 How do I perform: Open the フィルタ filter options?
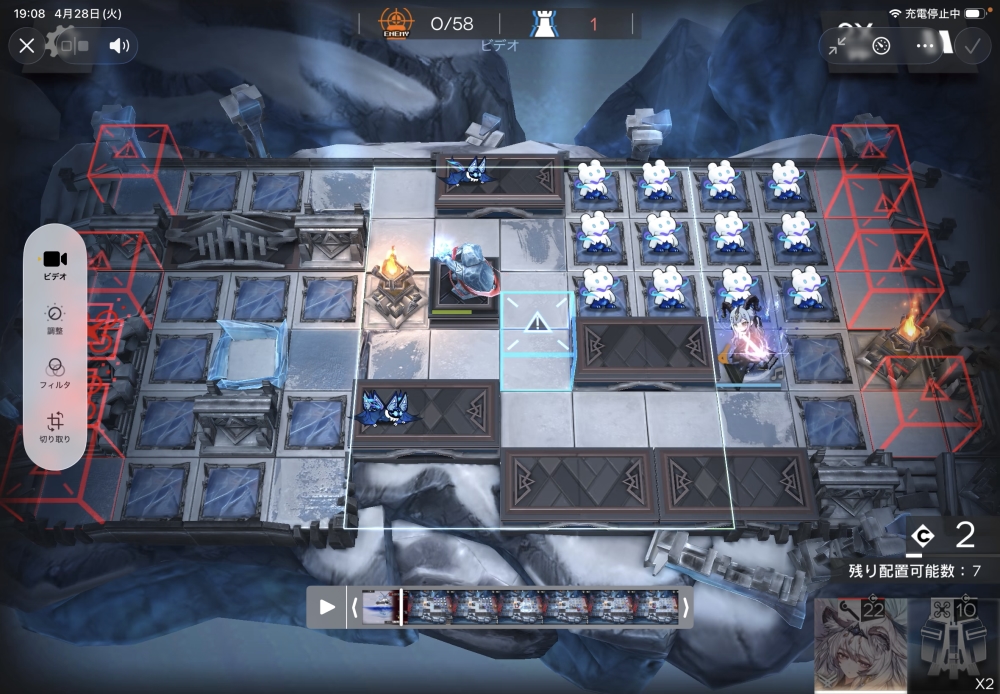(55, 373)
